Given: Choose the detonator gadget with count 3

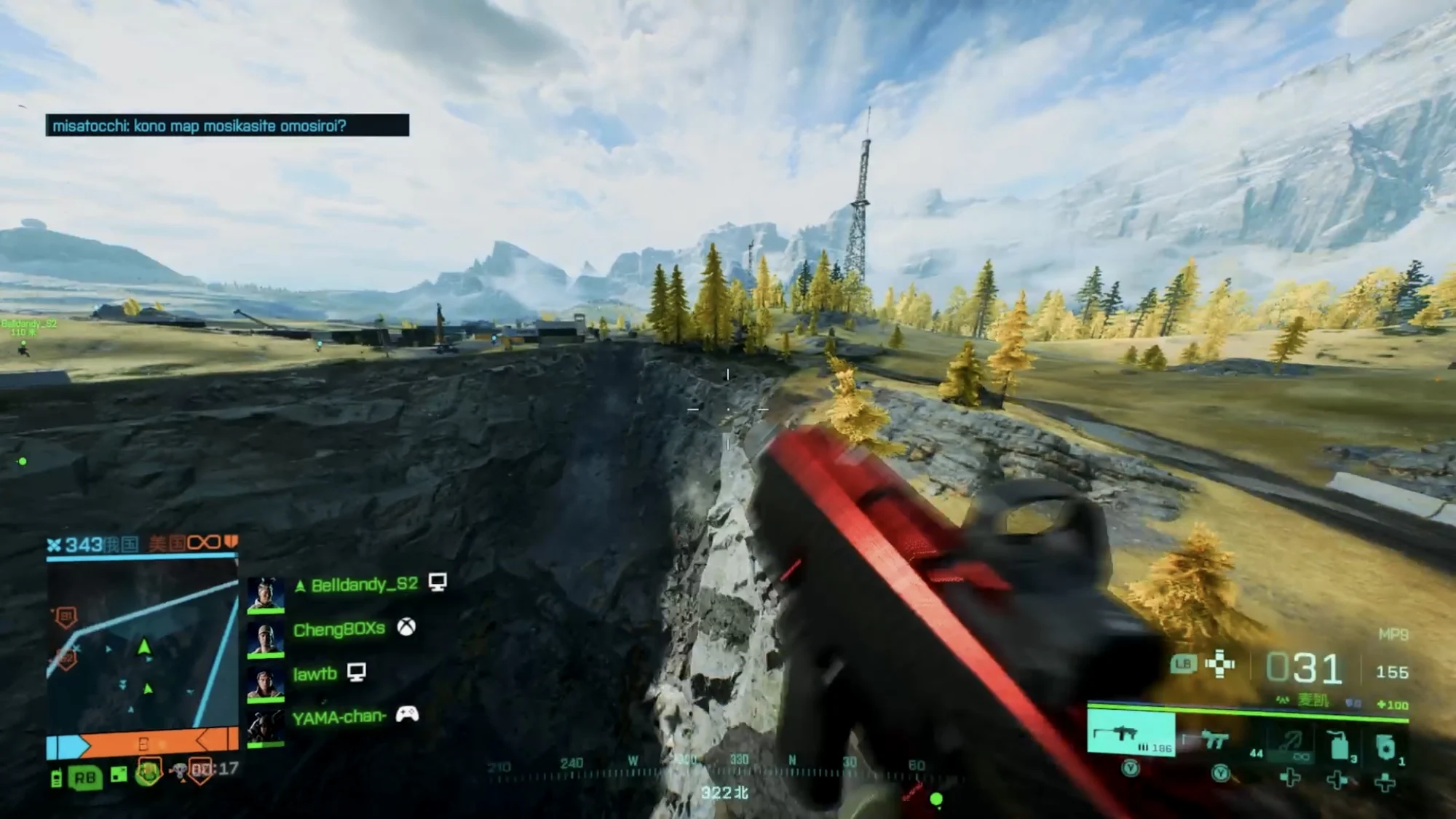Looking at the screenshot, I should [x=1340, y=745].
